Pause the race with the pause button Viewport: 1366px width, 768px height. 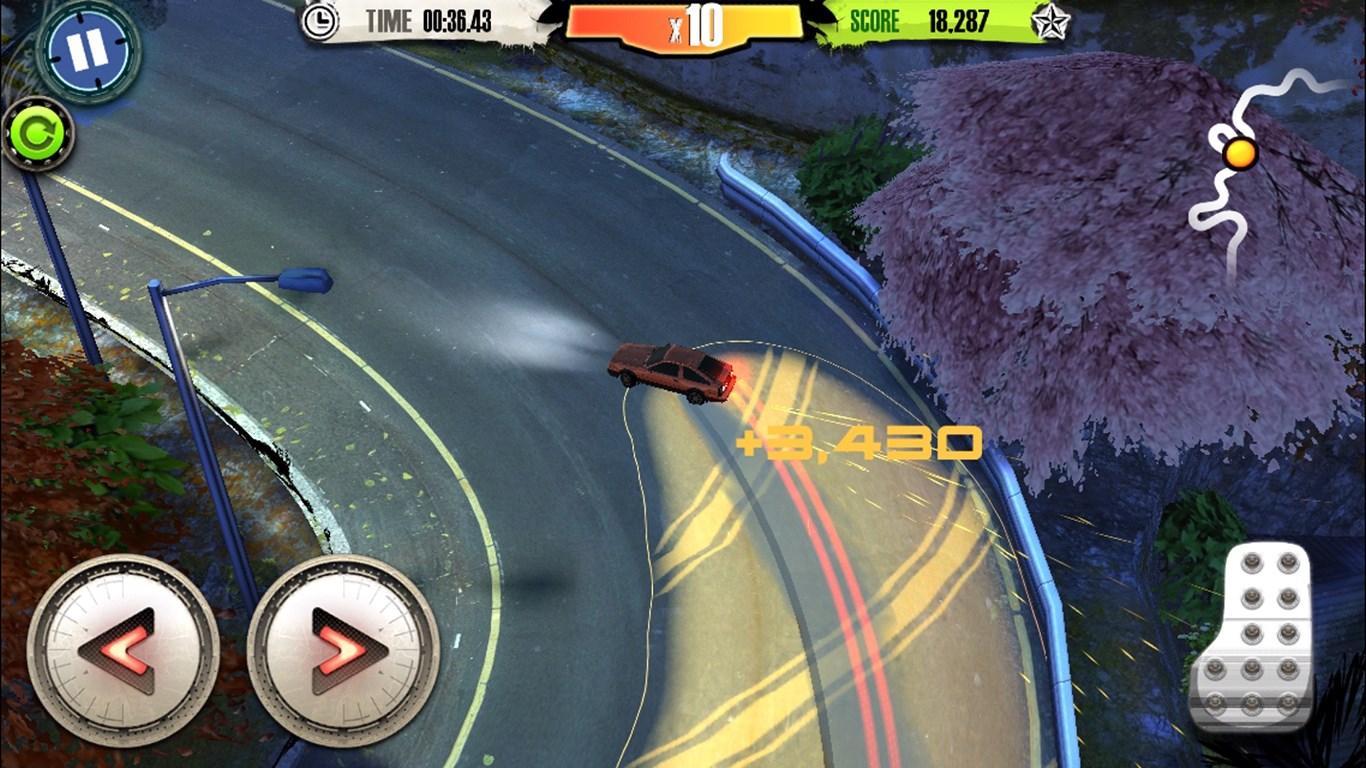pos(88,51)
